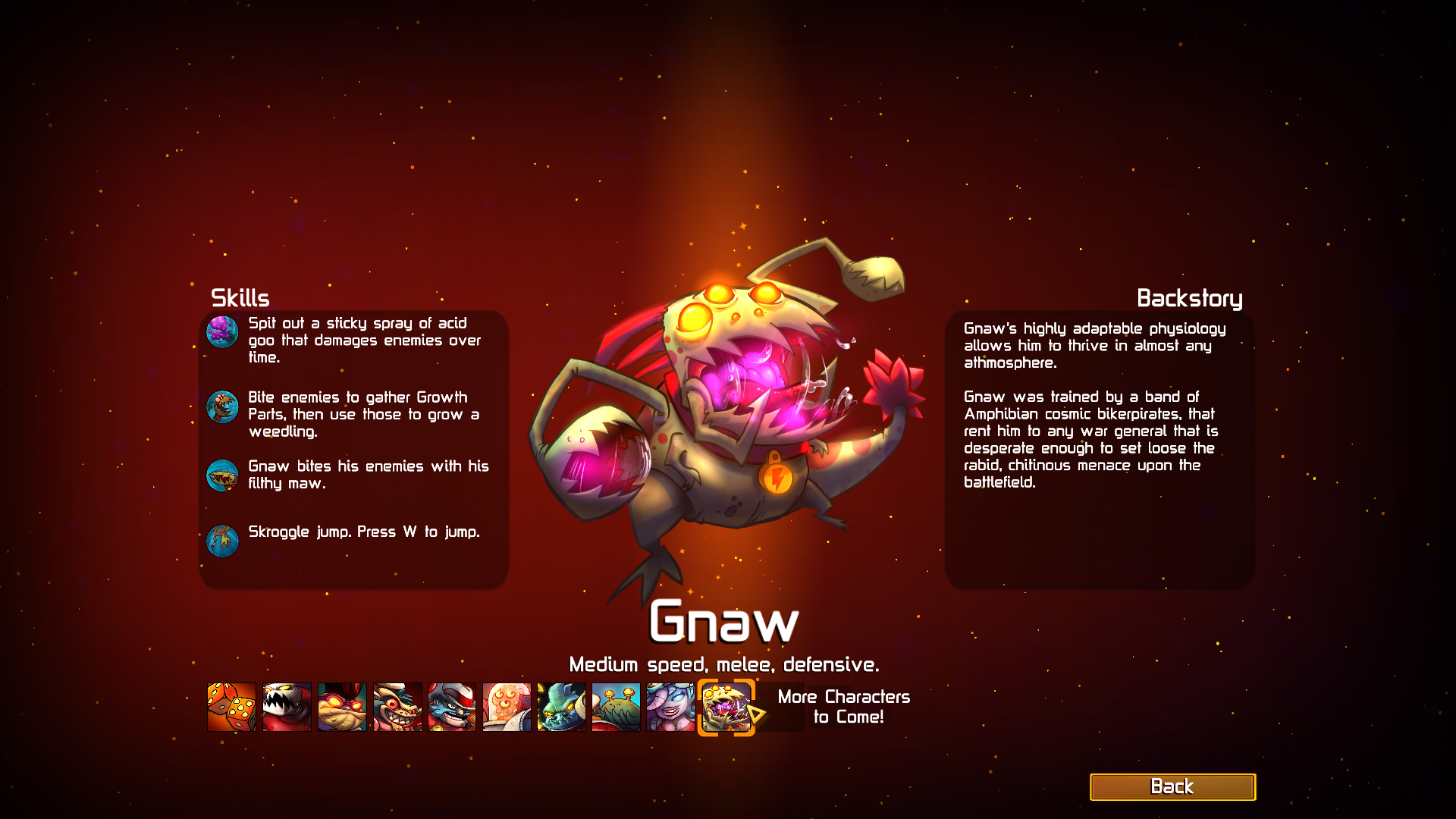
Task: Click the Back button
Action: [x=1173, y=786]
